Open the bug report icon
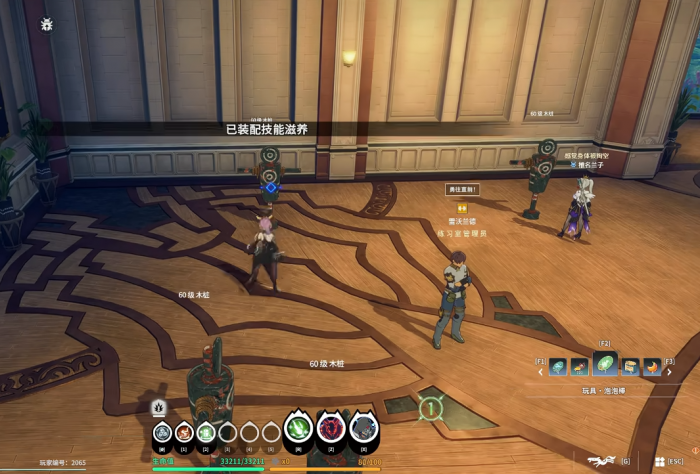Screen dimensions: 700x474 click(x=47, y=24)
